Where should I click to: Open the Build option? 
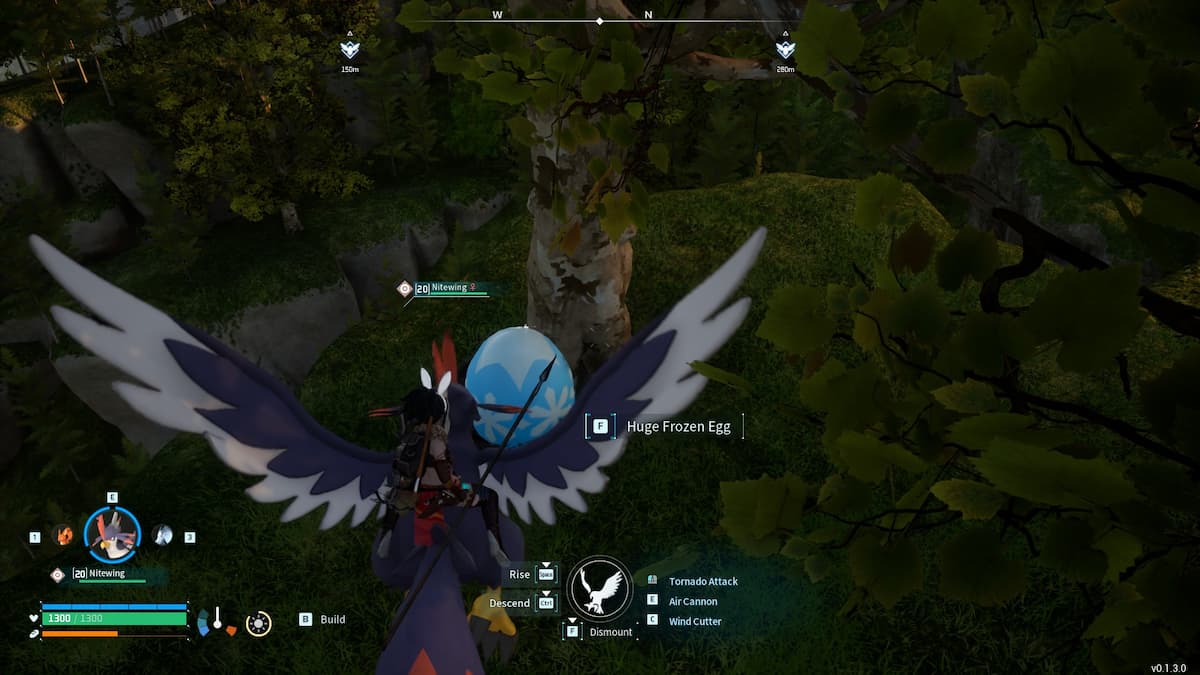tap(332, 619)
